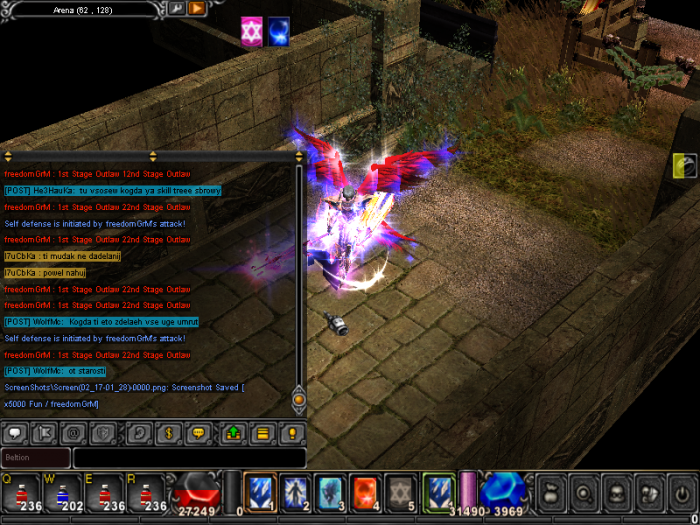This screenshot has width=700, height=525.
Task: Toggle the ear whisper button
Action: pyautogui.click(x=142, y=434)
